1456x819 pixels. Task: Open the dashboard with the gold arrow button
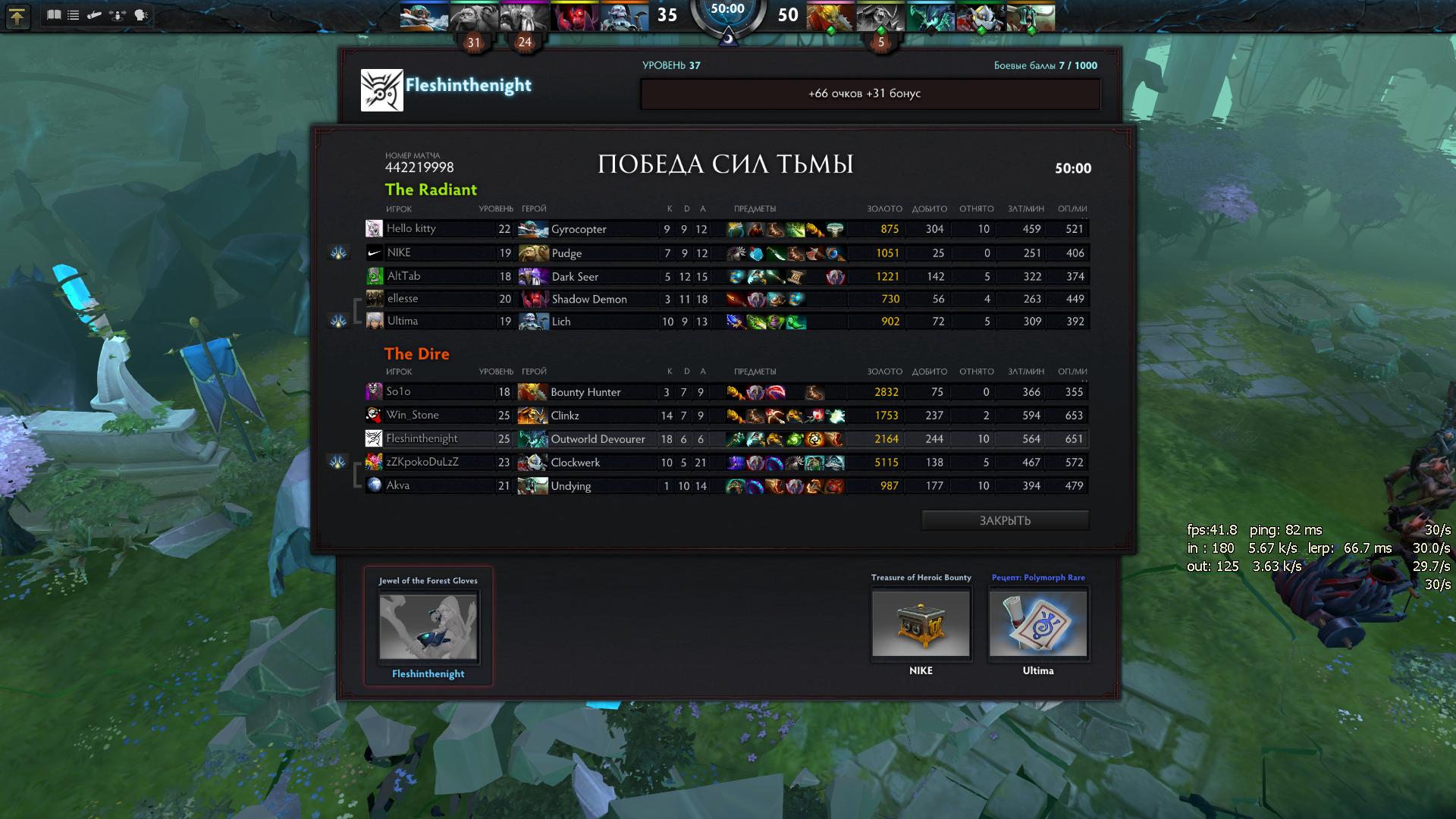[x=17, y=16]
